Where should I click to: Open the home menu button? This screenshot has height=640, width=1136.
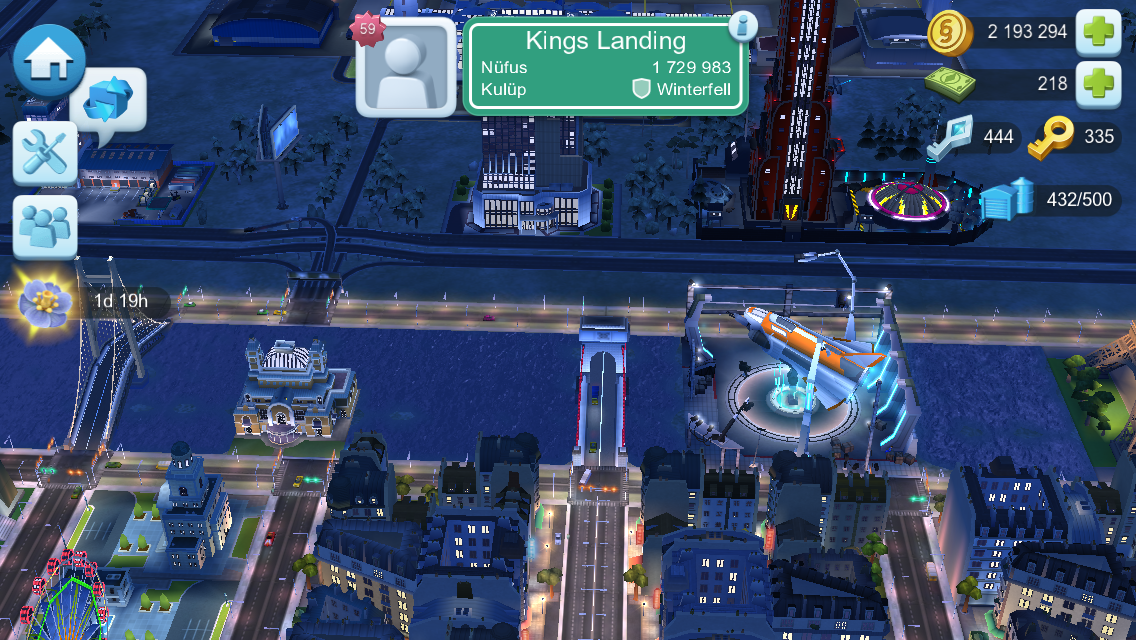46,60
